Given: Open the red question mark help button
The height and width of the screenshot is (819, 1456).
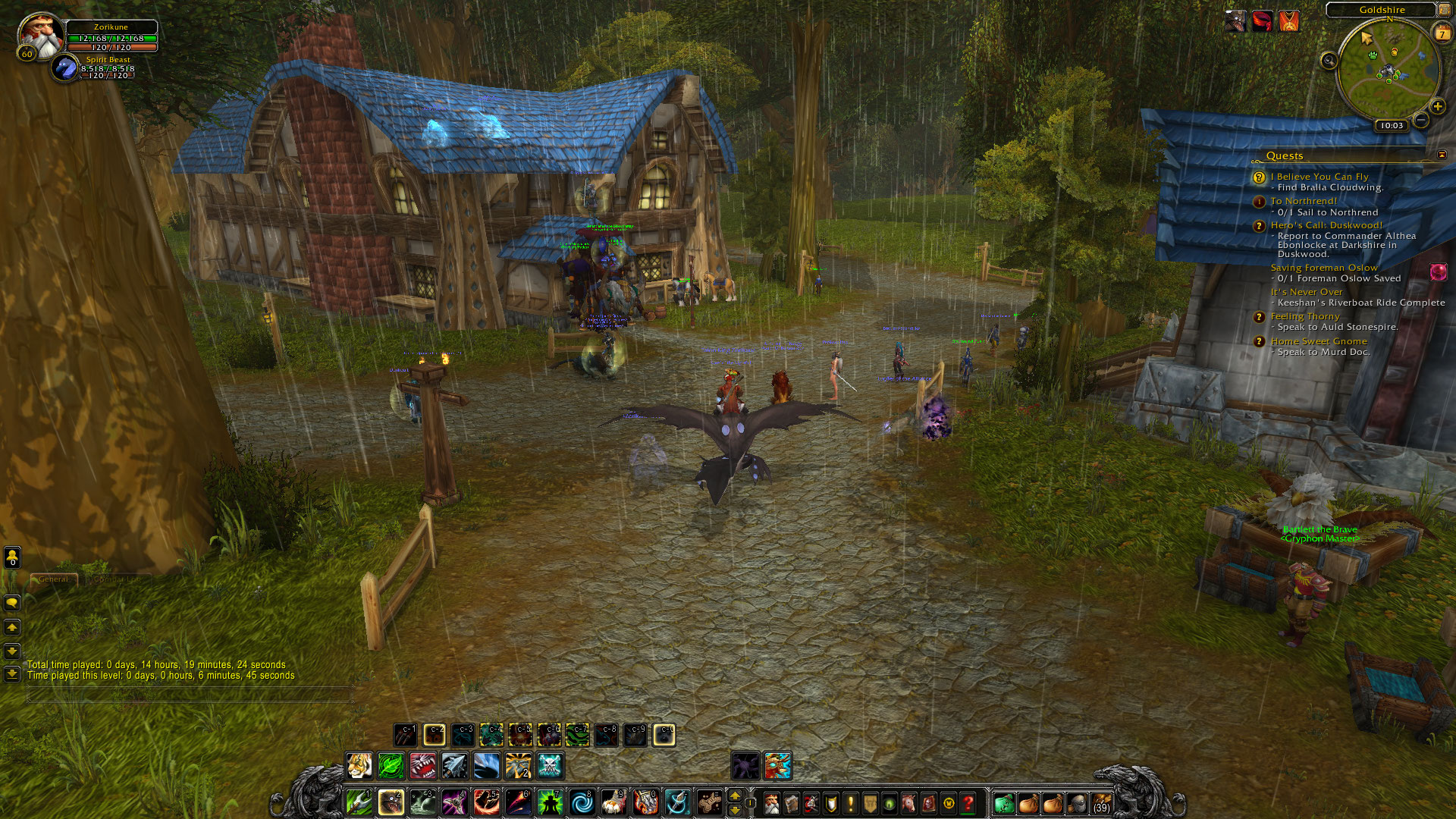Looking at the screenshot, I should coord(968,802).
